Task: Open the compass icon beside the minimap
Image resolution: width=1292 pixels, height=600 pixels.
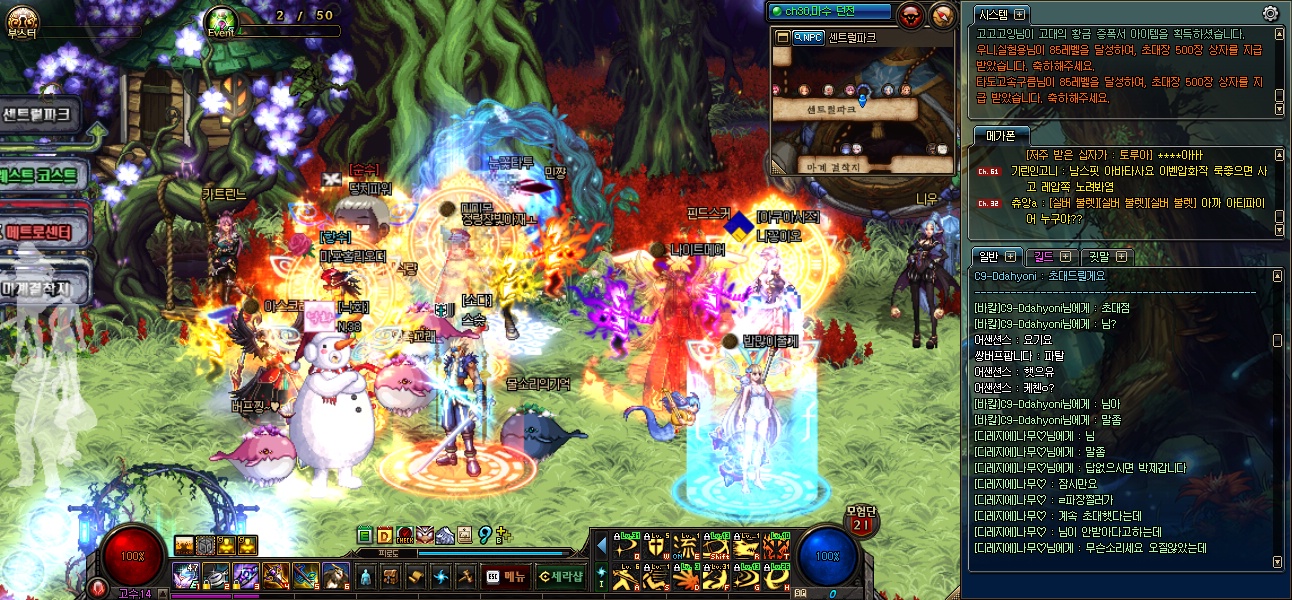Action: [942, 14]
